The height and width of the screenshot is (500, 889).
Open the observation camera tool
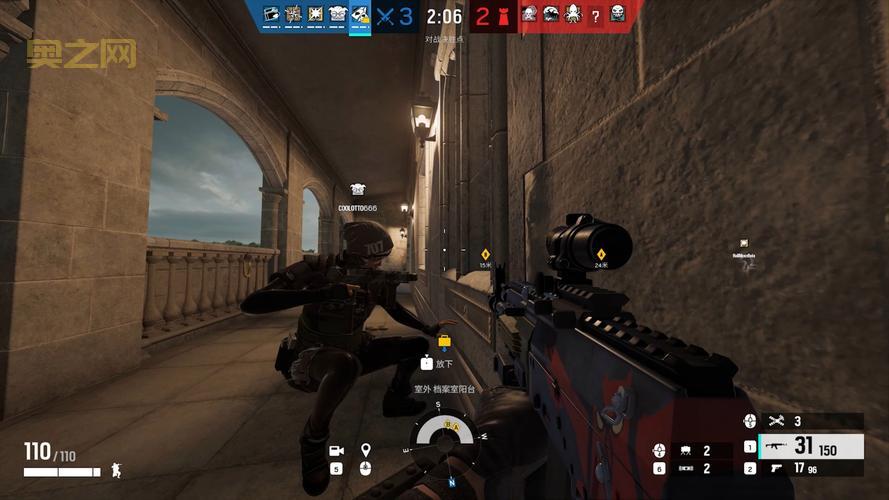pyautogui.click(x=336, y=450)
